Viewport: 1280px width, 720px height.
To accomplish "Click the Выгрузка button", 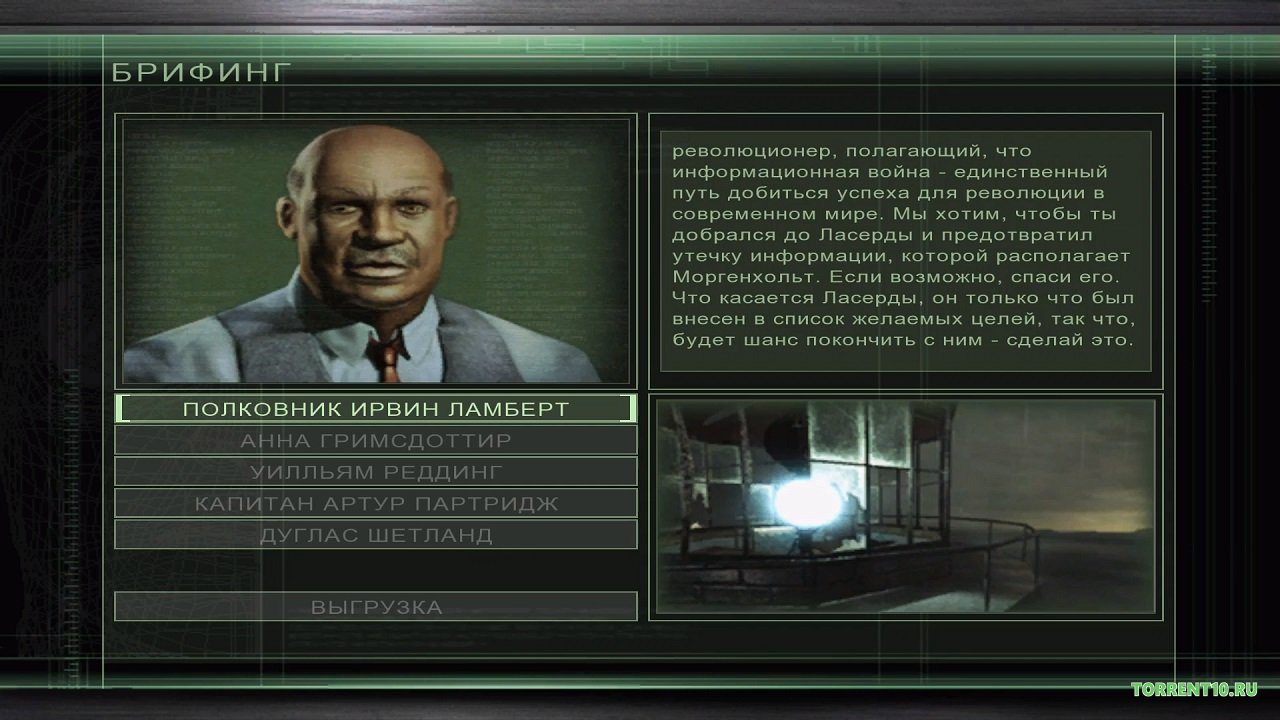I will point(376,606).
